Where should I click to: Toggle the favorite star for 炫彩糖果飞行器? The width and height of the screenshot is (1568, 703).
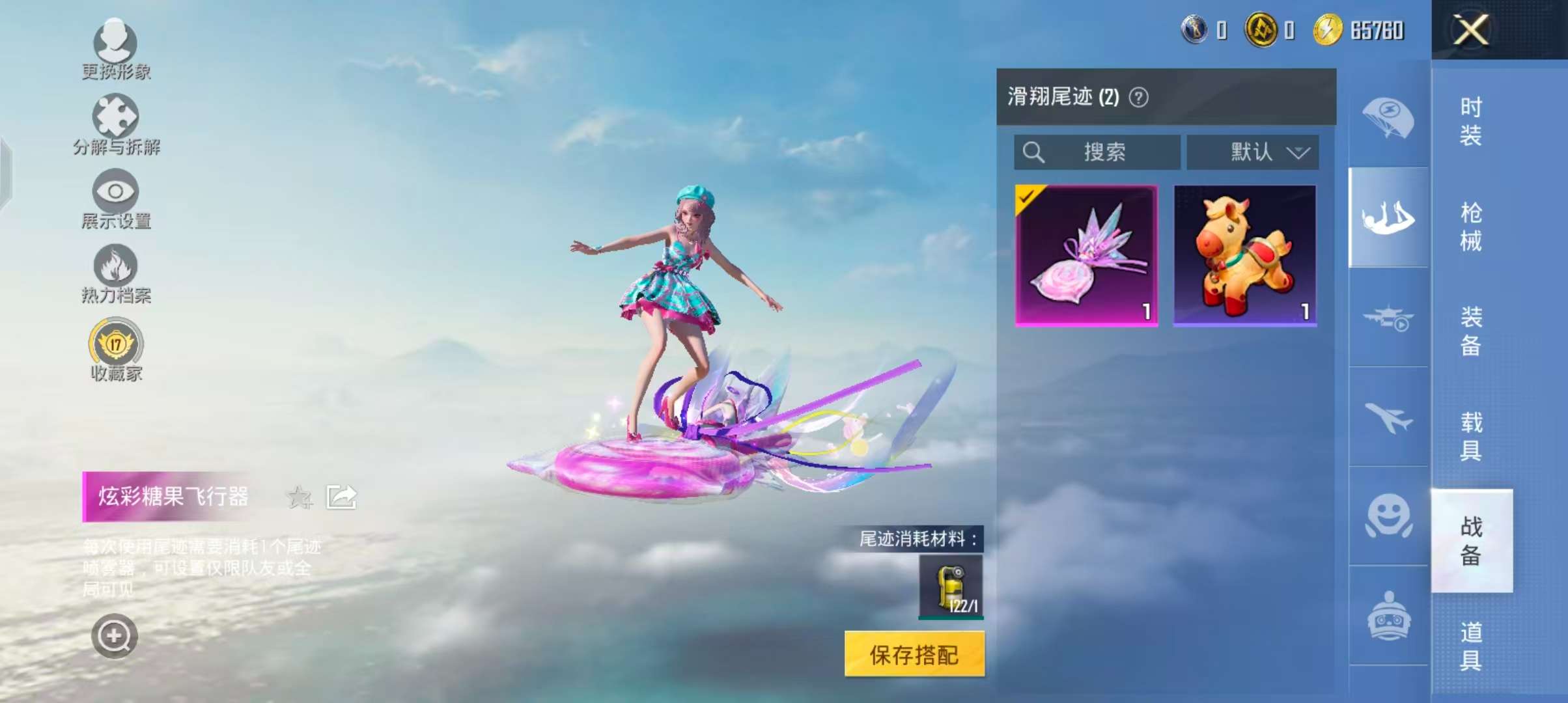299,497
